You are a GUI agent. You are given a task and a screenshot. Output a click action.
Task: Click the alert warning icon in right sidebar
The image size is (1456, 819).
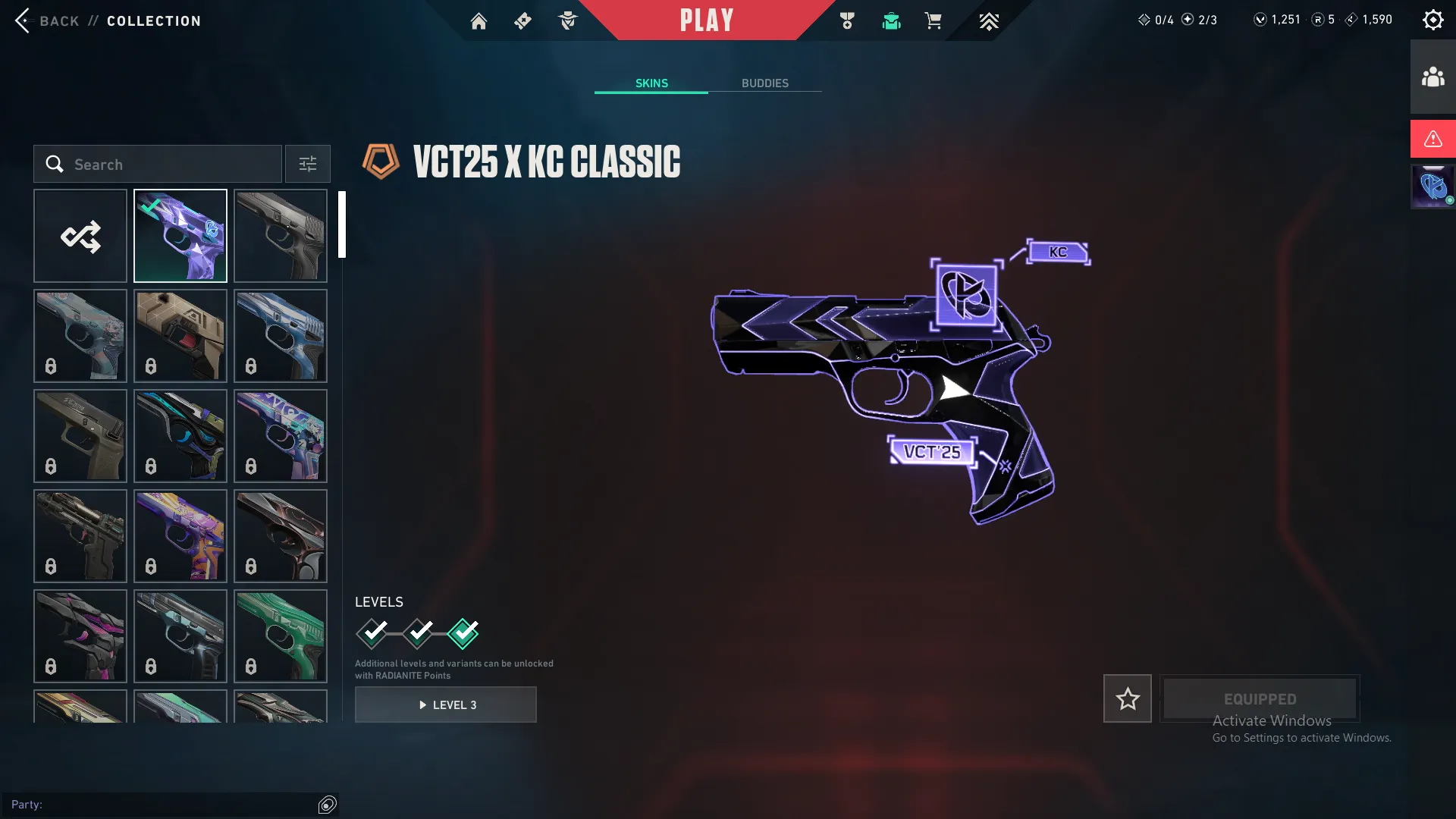[x=1432, y=138]
